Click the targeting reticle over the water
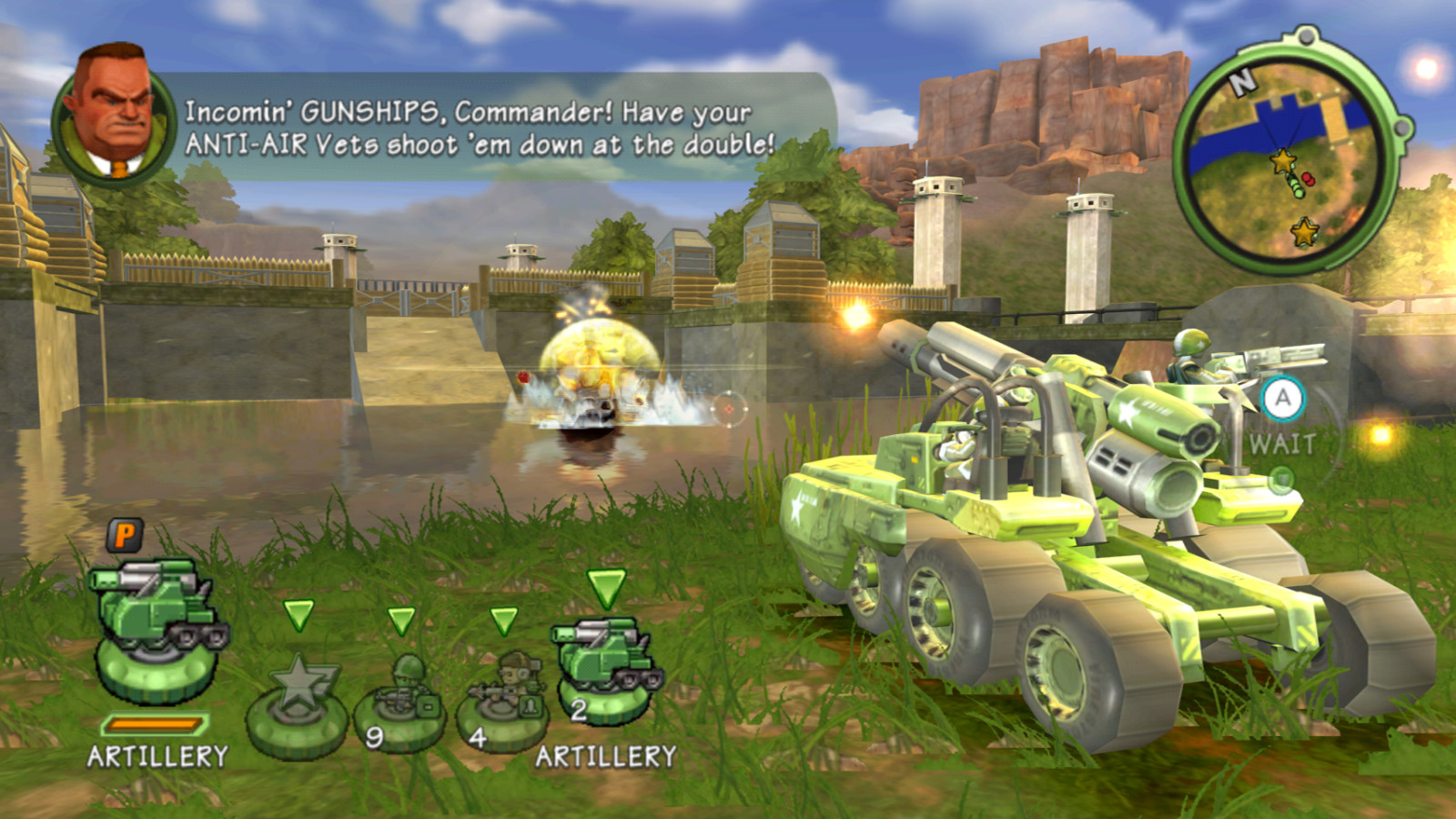The height and width of the screenshot is (819, 1456). click(x=728, y=409)
